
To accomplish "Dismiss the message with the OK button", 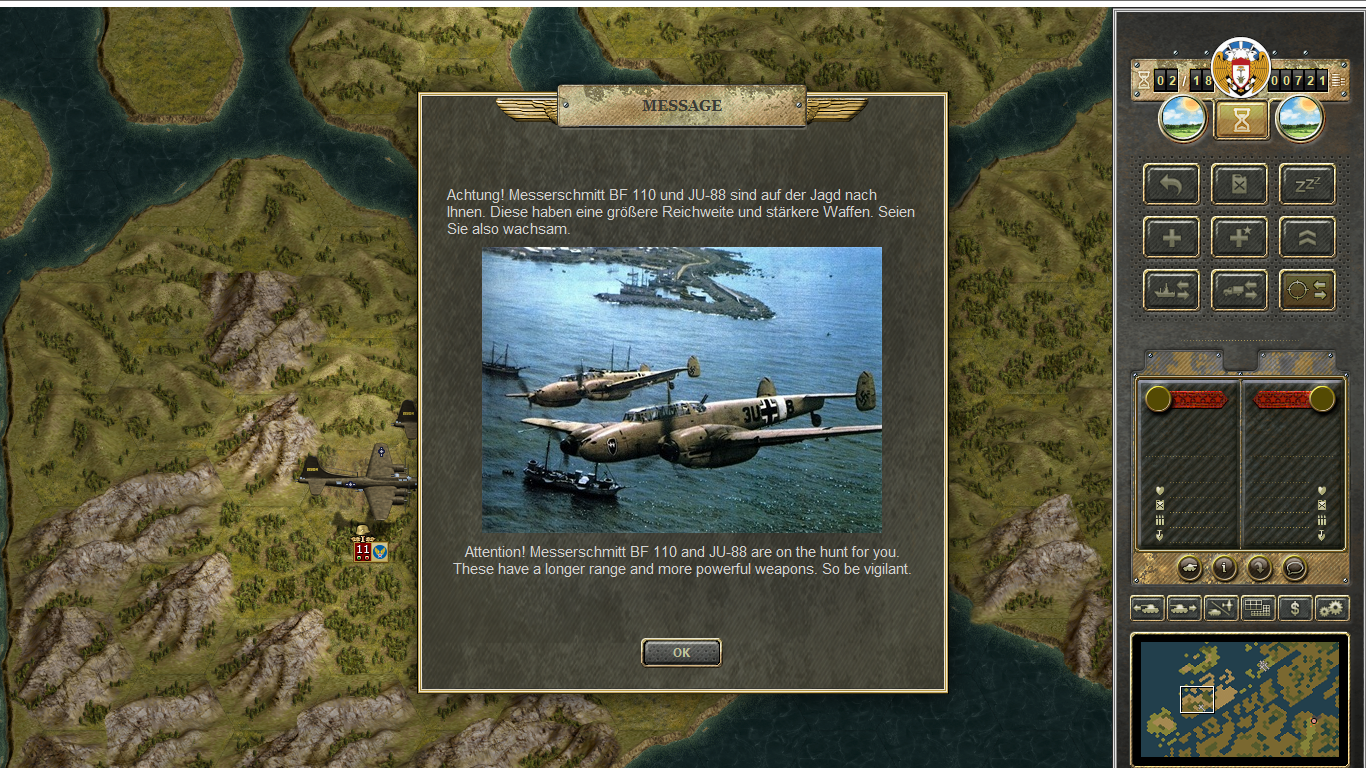I will coord(681,652).
